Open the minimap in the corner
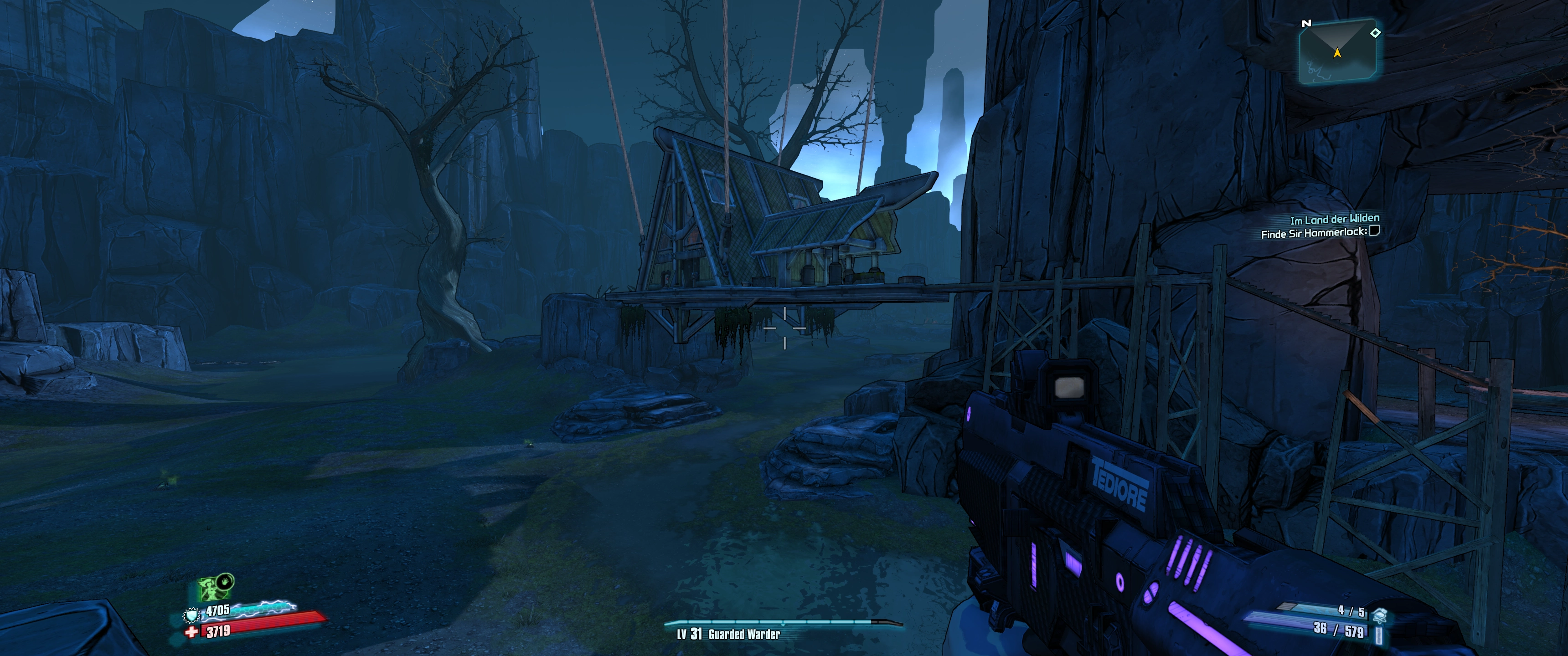Viewport: 1568px width, 656px height. click(x=1337, y=52)
